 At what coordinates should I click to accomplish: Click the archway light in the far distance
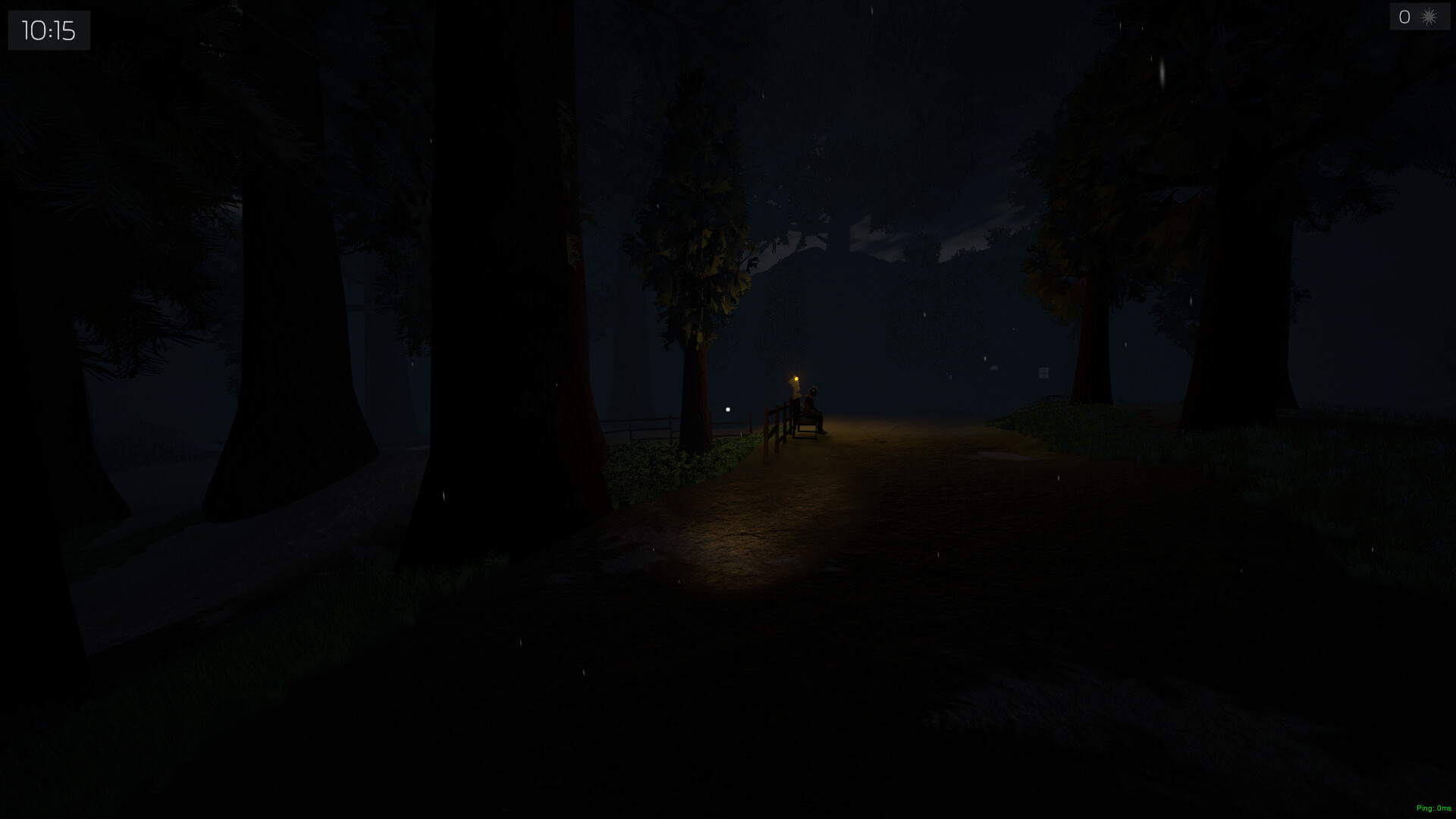click(x=993, y=369)
